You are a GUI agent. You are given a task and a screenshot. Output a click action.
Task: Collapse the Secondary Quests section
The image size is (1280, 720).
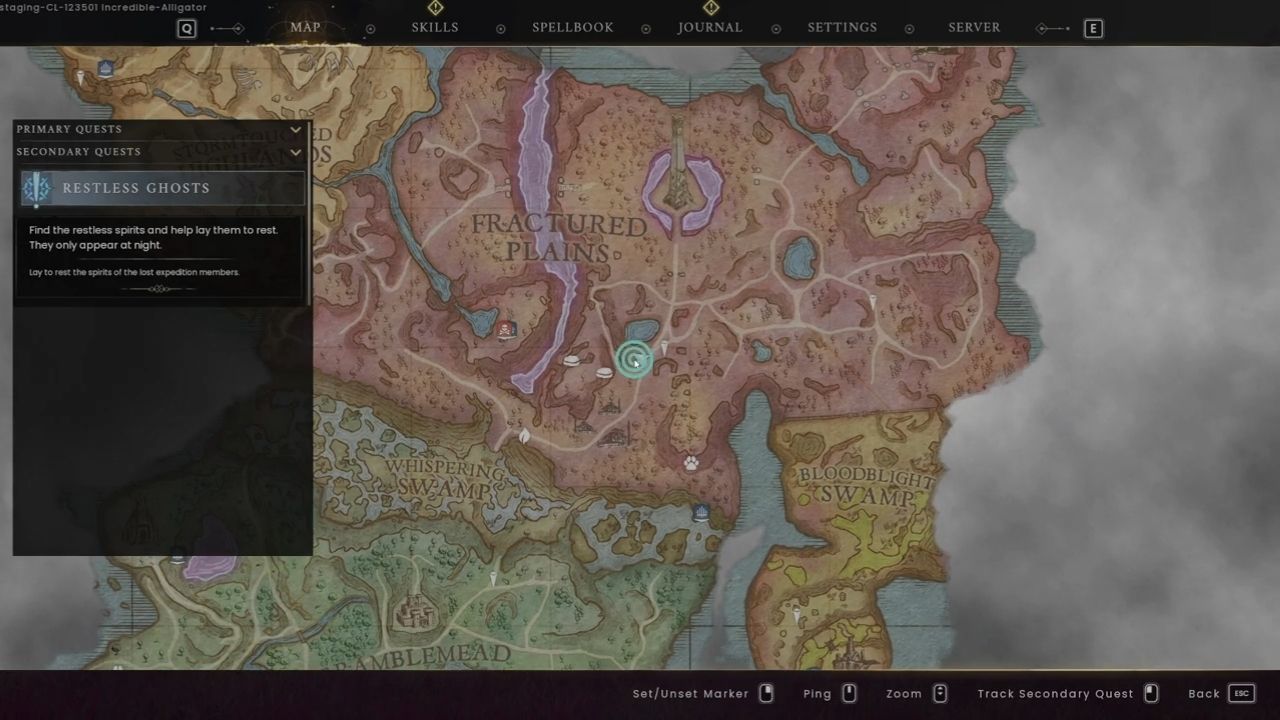pos(295,152)
